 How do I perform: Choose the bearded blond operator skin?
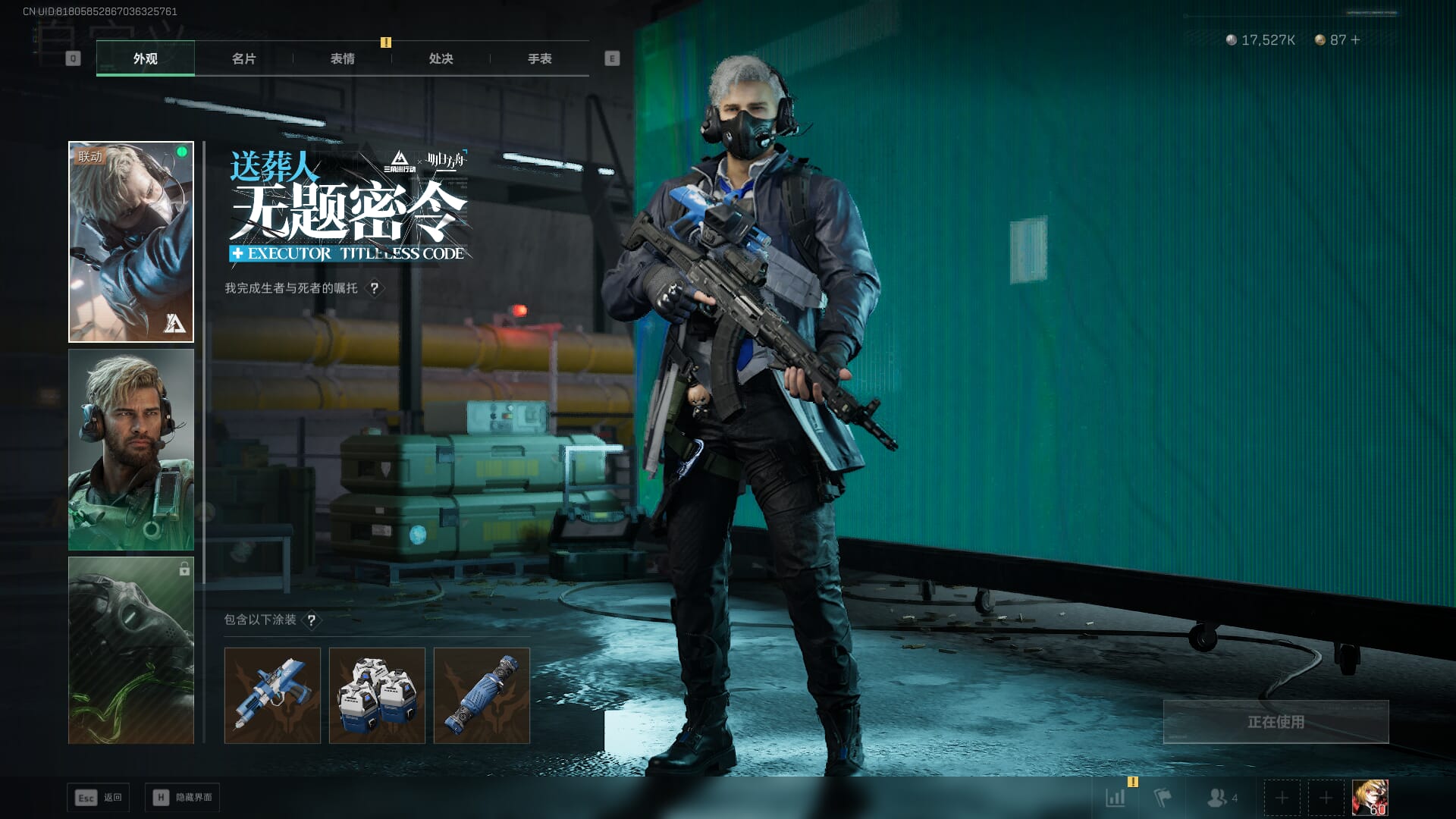131,450
